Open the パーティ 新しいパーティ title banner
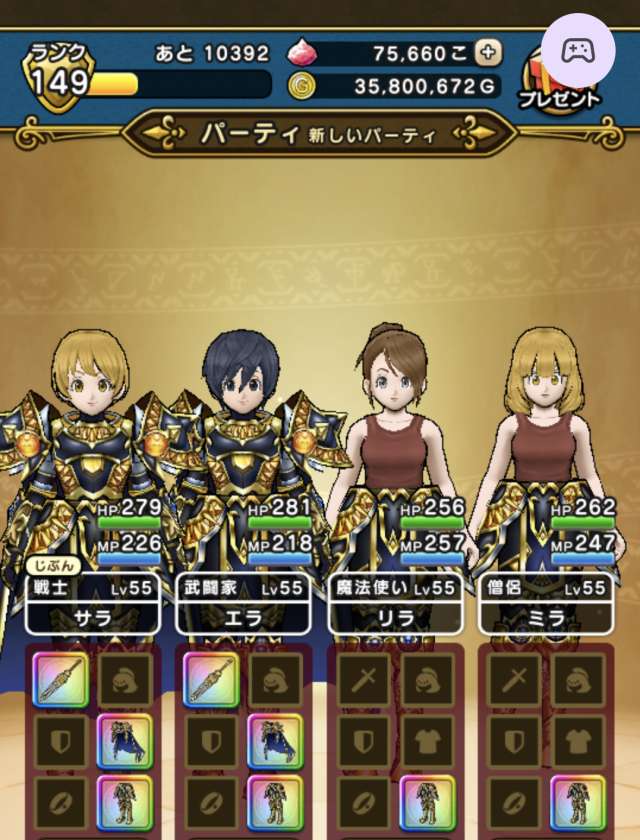The height and width of the screenshot is (840, 640). point(320,134)
